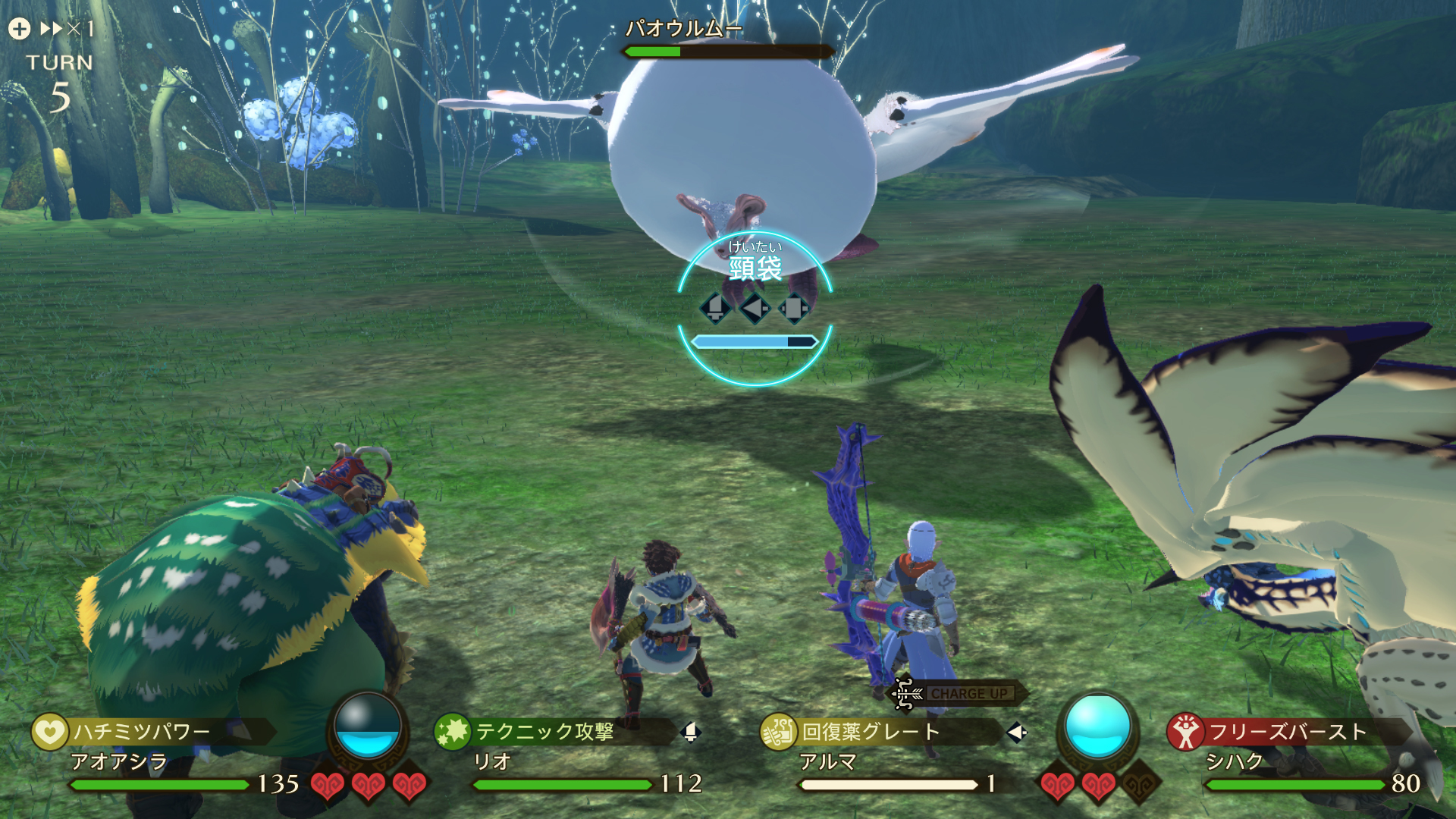Activate the フリーズバースト skill banner
This screenshot has width=1456, height=819.
[1288, 731]
